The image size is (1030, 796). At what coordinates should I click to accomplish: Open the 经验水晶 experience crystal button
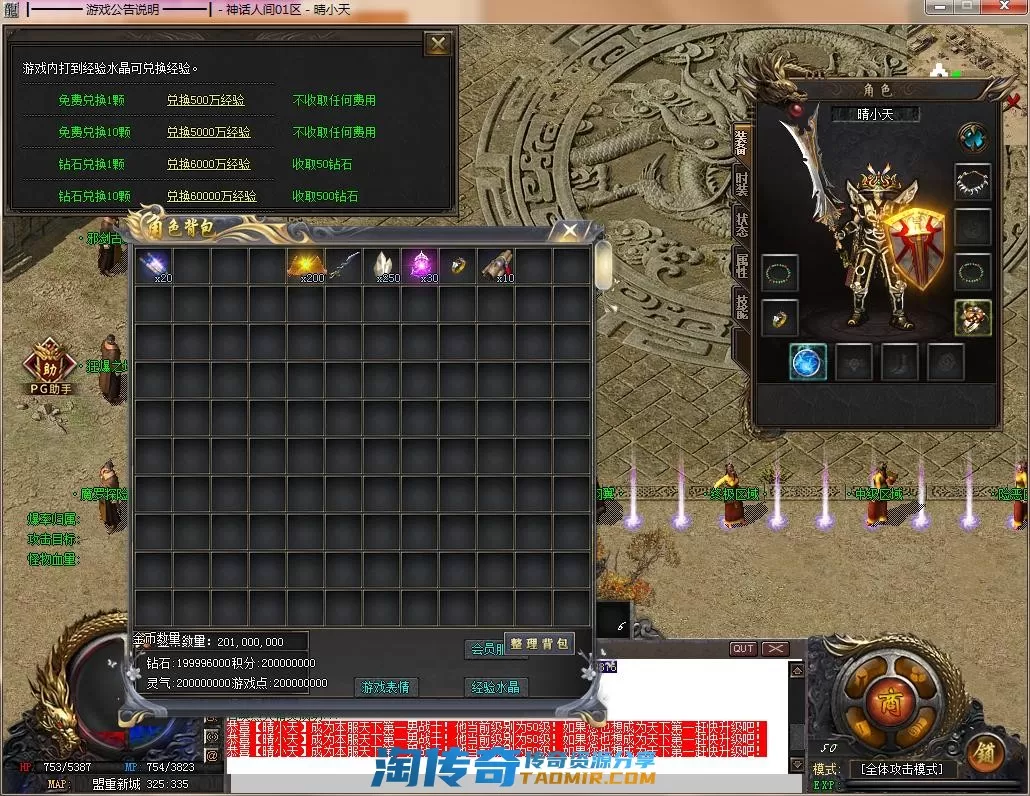pos(496,687)
